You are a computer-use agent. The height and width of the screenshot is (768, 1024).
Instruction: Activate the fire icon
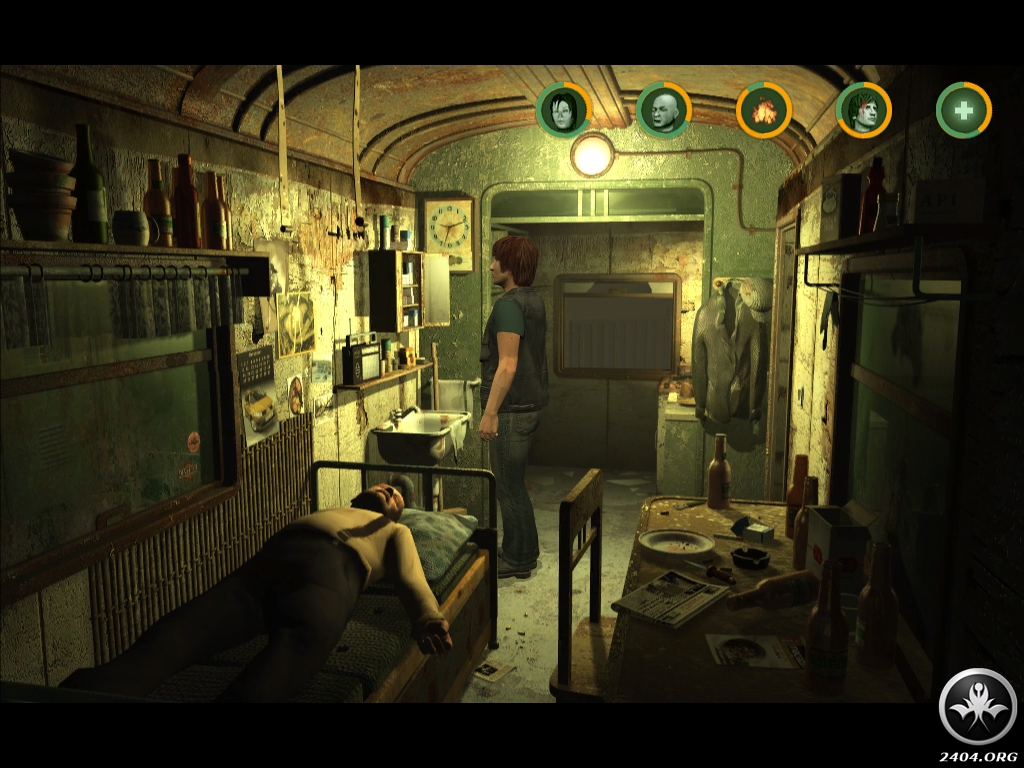coord(764,110)
